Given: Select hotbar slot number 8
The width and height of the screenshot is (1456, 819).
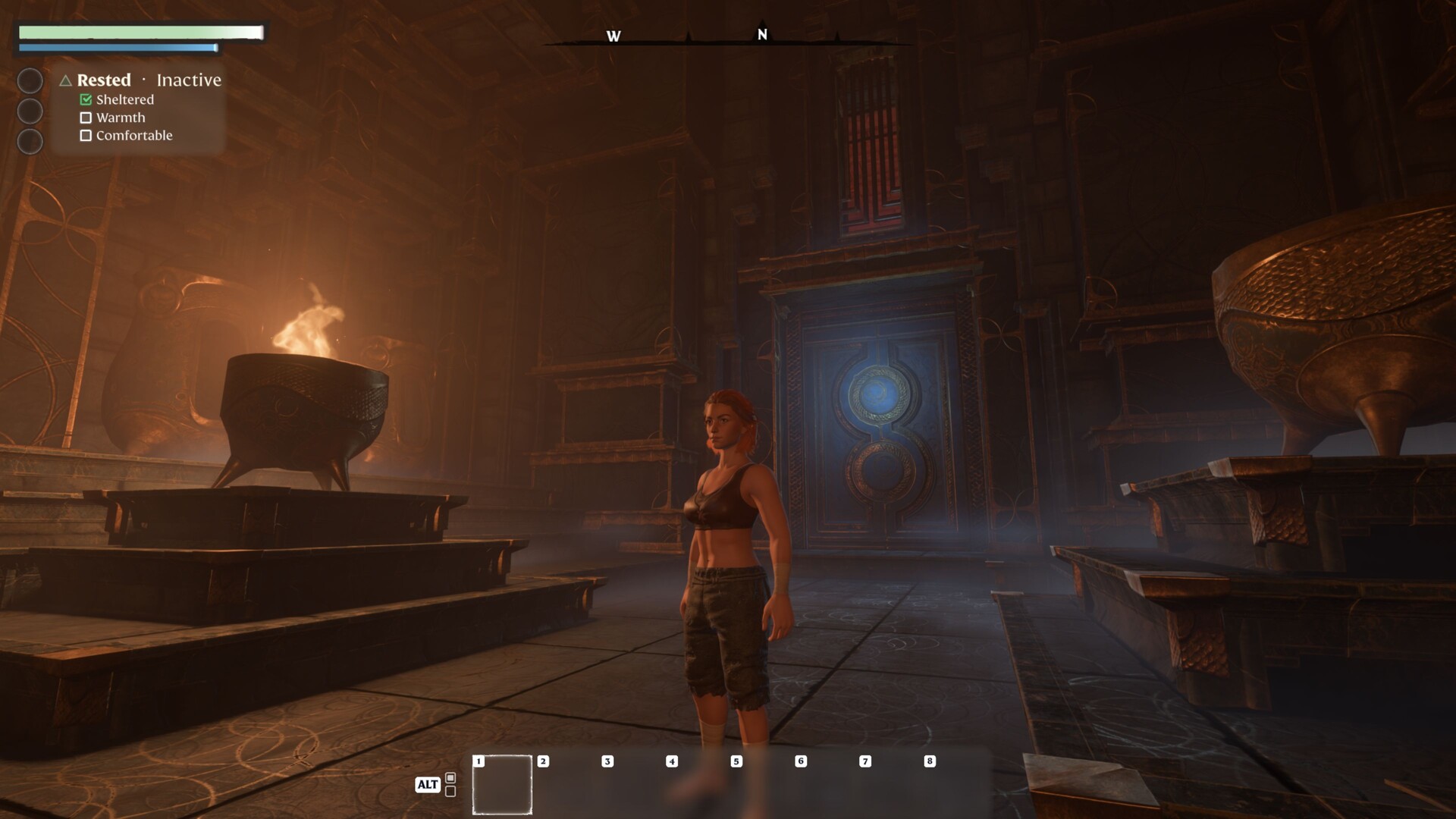Looking at the screenshot, I should [952, 785].
